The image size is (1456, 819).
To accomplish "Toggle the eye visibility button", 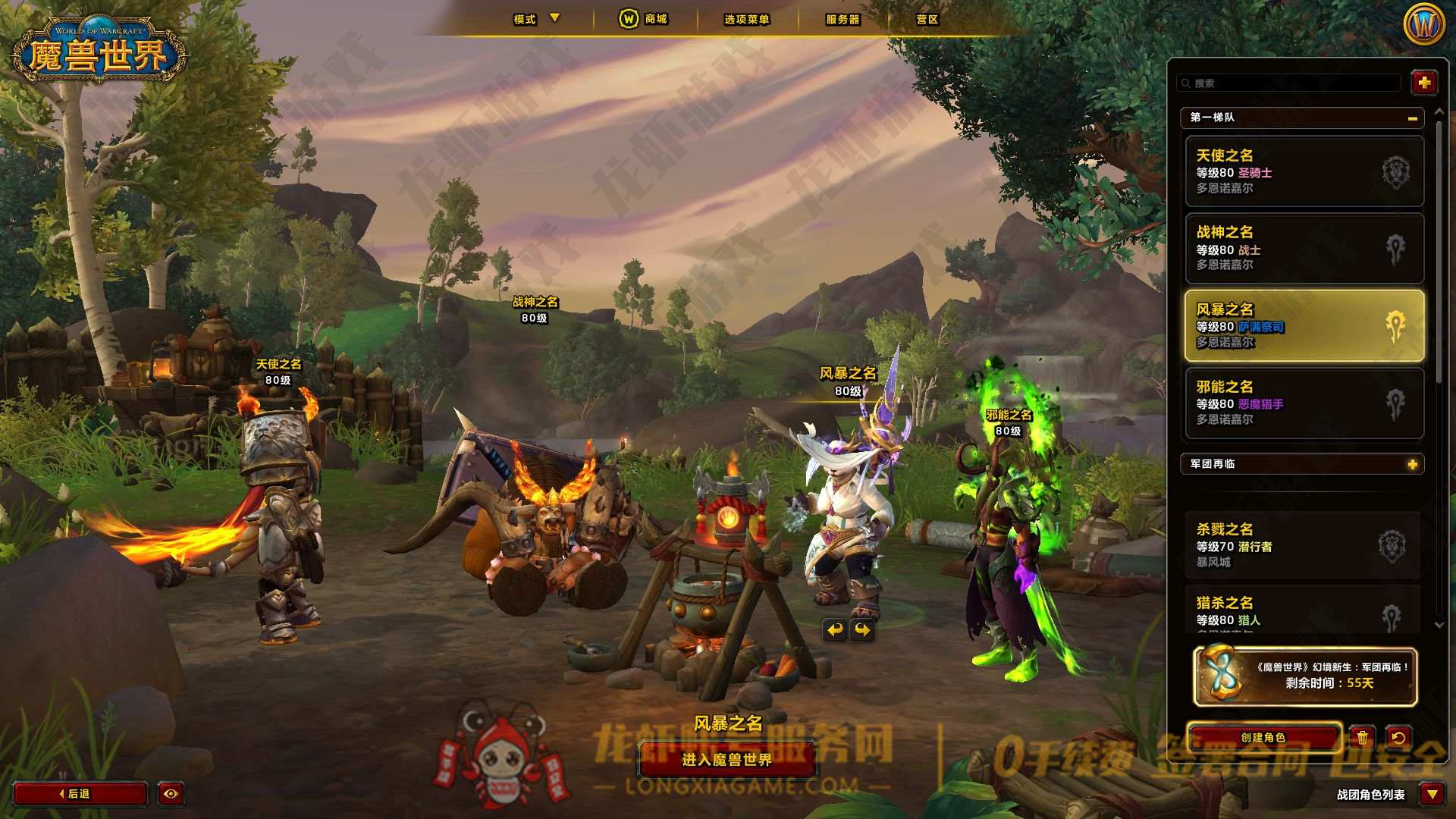I will coord(171,793).
